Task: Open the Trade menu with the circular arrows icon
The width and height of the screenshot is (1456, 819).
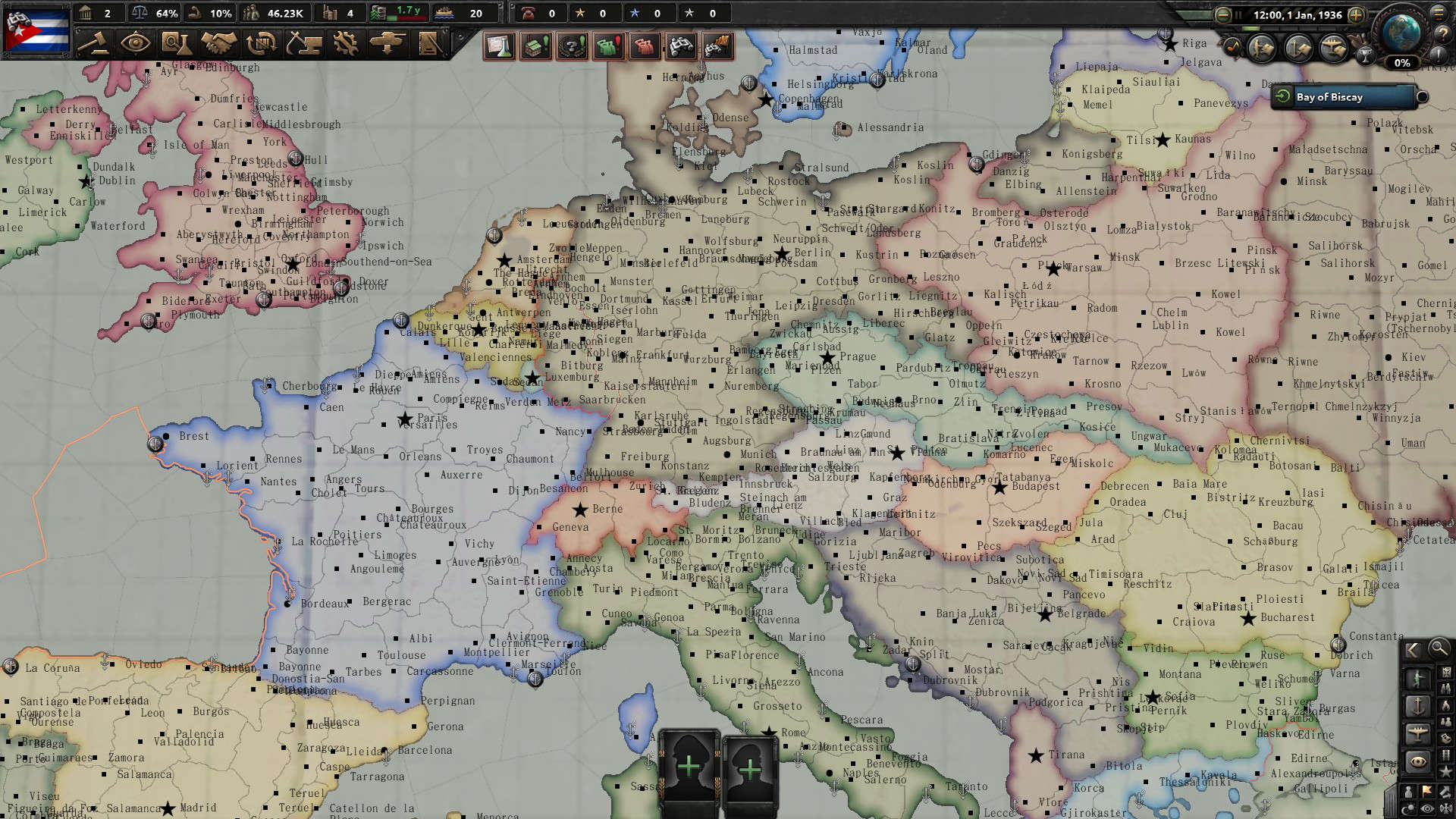Action: [262, 44]
